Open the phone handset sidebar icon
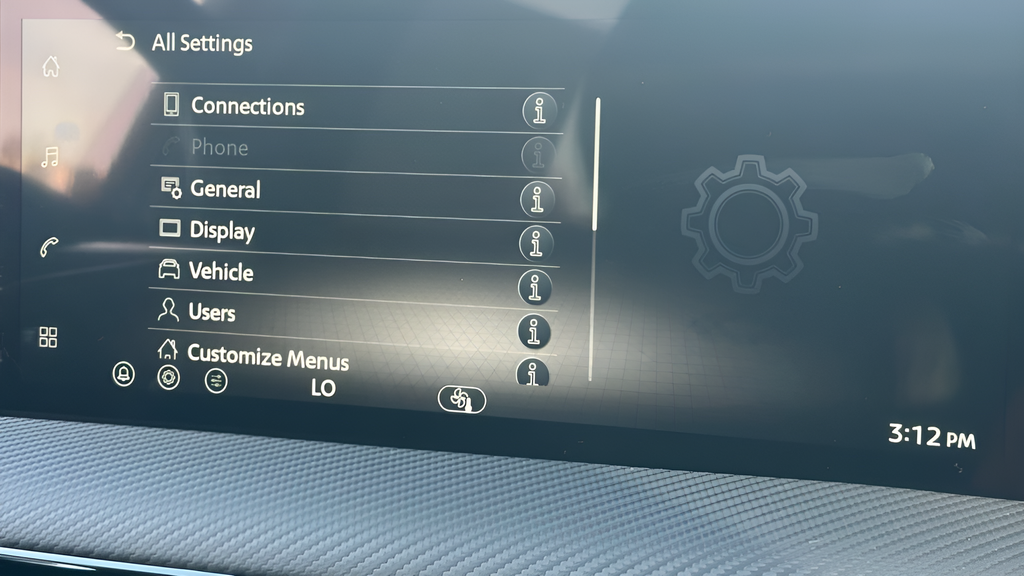Image resolution: width=1024 pixels, height=576 pixels. pyautogui.click(x=49, y=247)
